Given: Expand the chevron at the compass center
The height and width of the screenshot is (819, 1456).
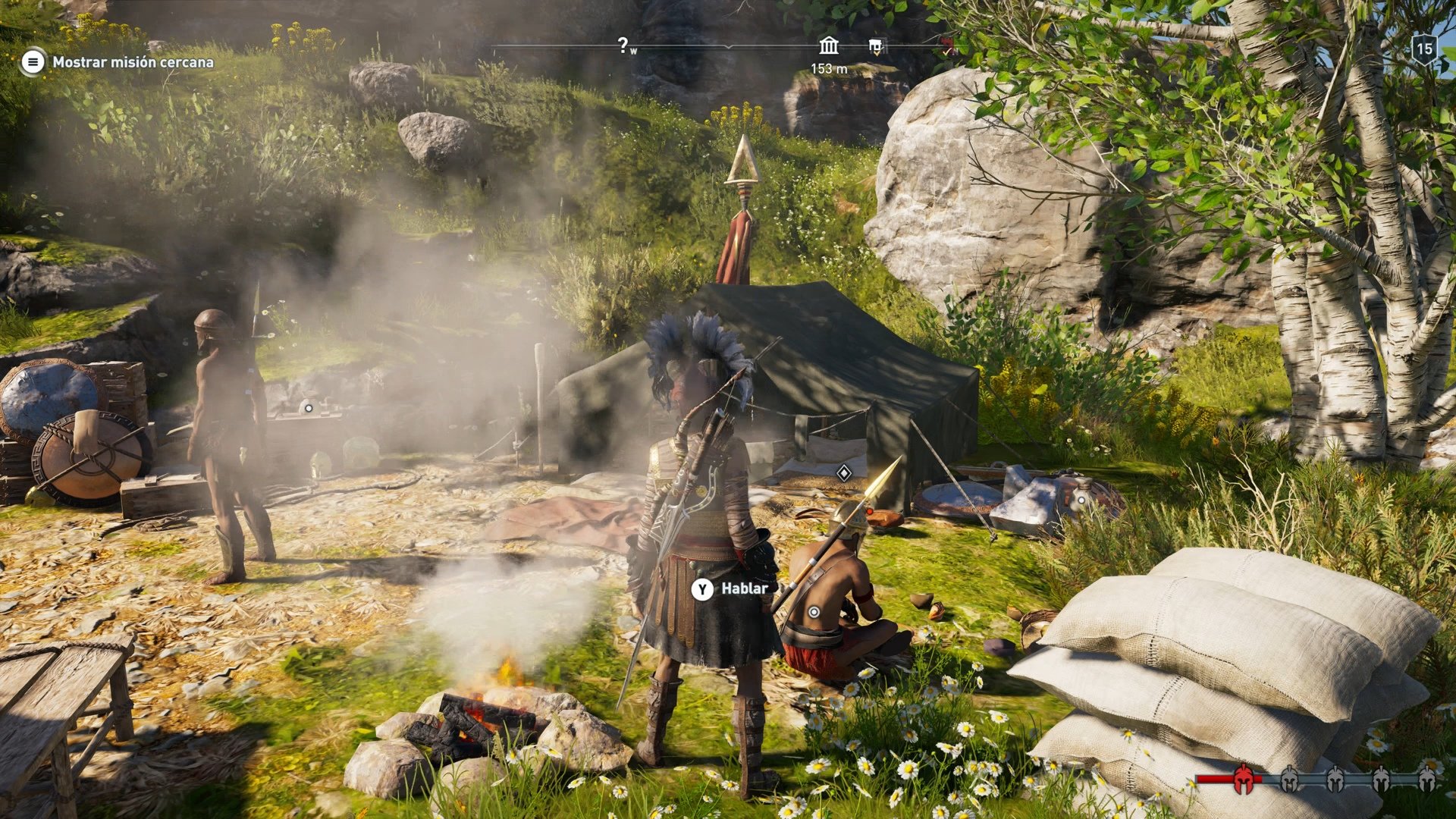Looking at the screenshot, I should [x=729, y=47].
